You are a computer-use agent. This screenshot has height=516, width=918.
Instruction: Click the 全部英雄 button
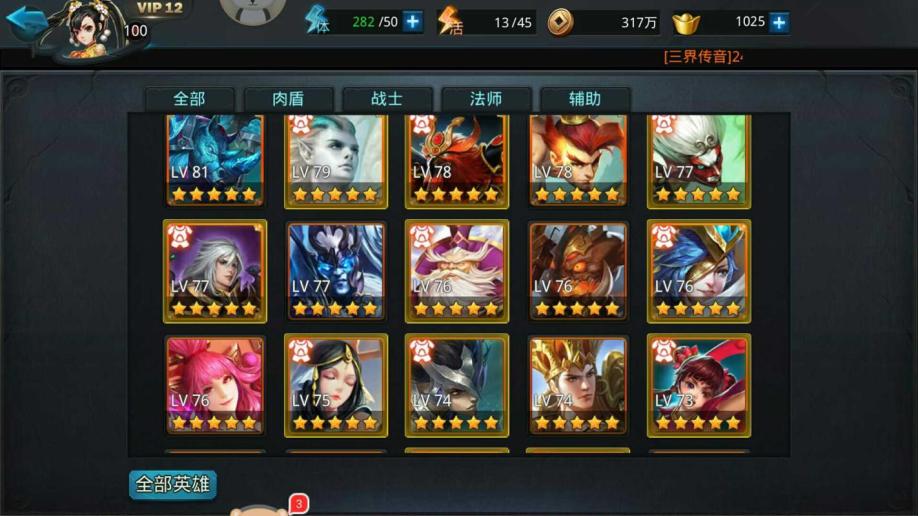[173, 485]
